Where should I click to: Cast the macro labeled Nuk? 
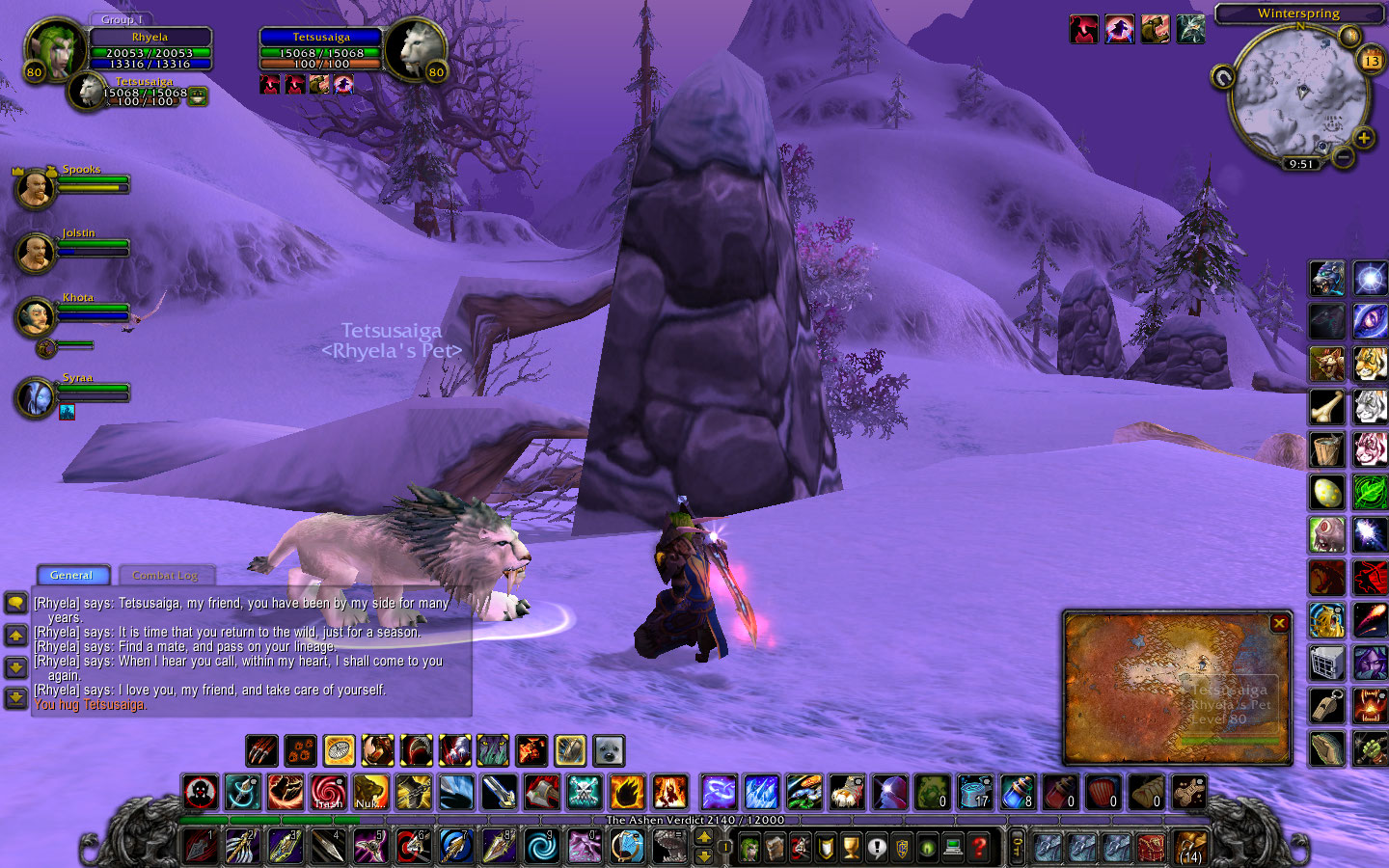[371, 793]
